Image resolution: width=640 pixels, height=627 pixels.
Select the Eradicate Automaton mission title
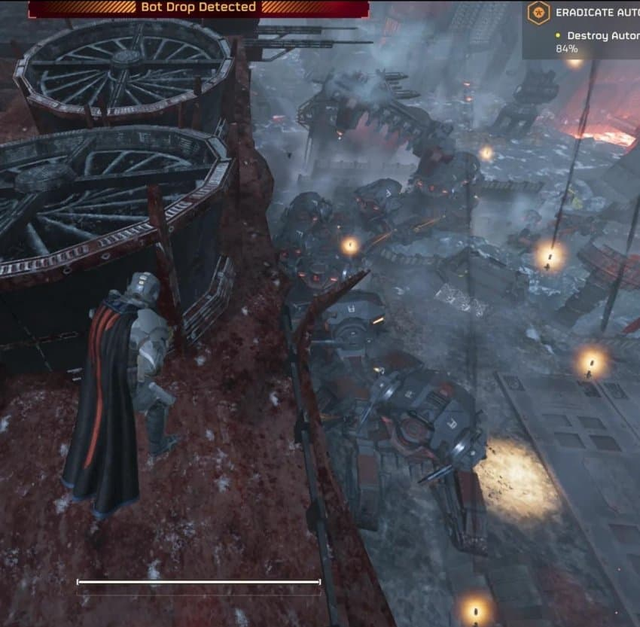pyautogui.click(x=597, y=13)
